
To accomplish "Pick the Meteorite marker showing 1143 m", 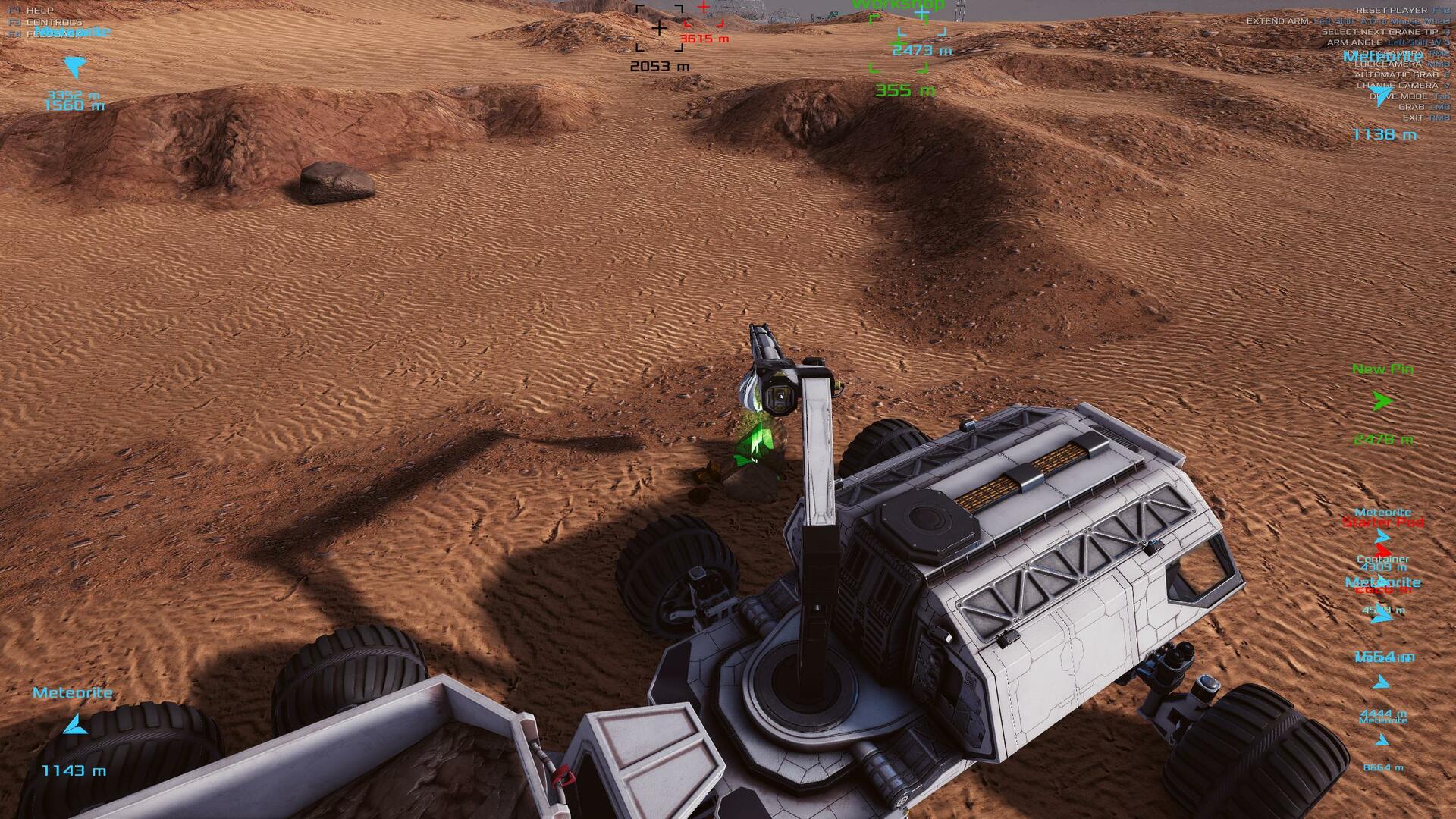I will [74, 725].
